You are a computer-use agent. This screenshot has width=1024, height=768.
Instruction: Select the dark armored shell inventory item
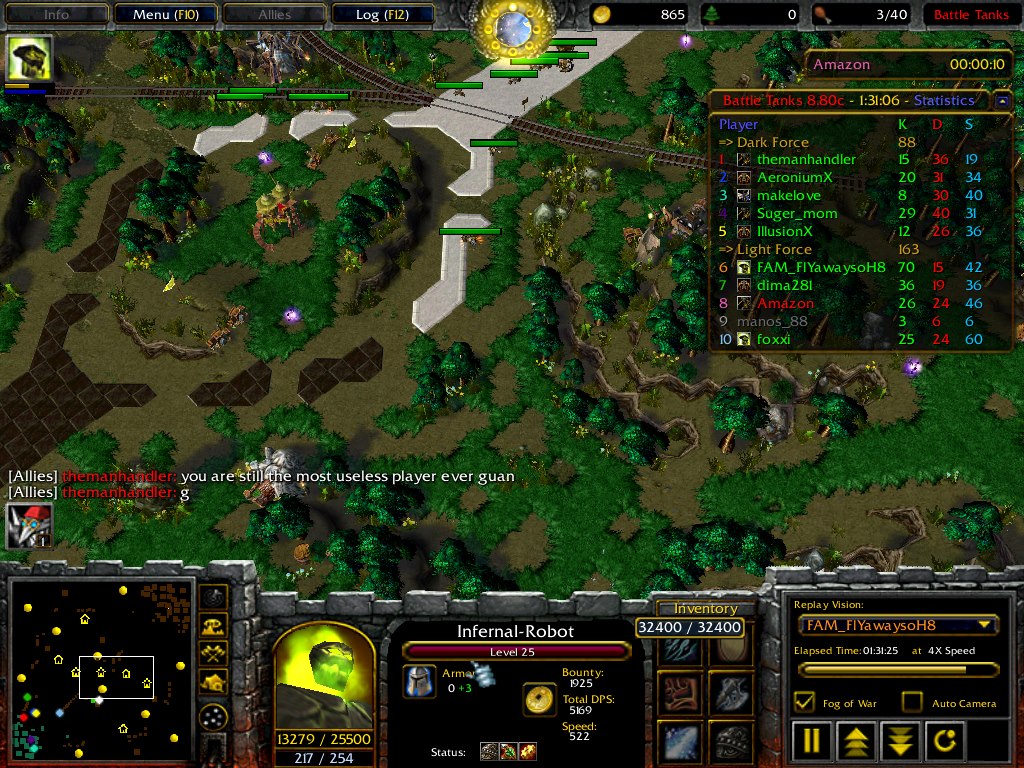[730, 743]
